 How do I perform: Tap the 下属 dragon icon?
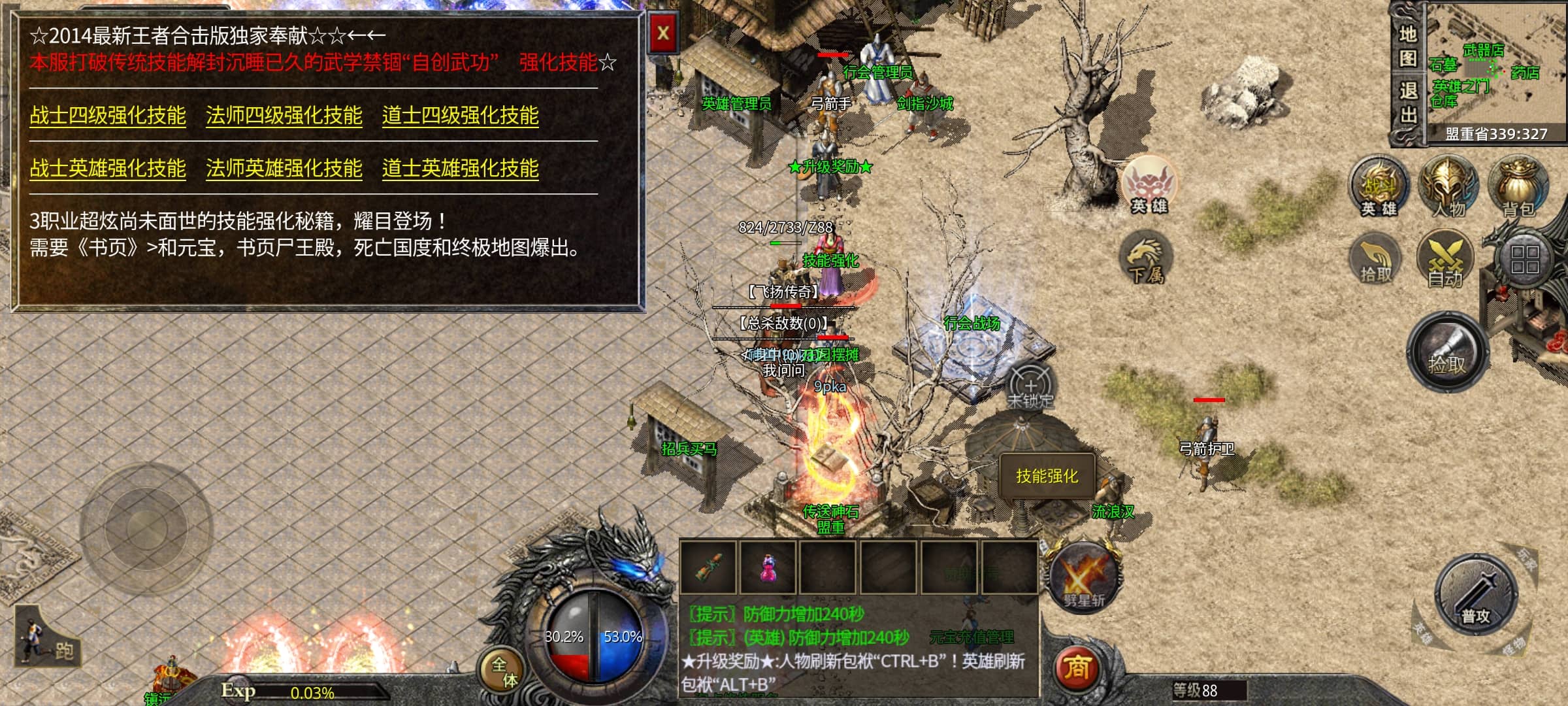click(x=1146, y=259)
